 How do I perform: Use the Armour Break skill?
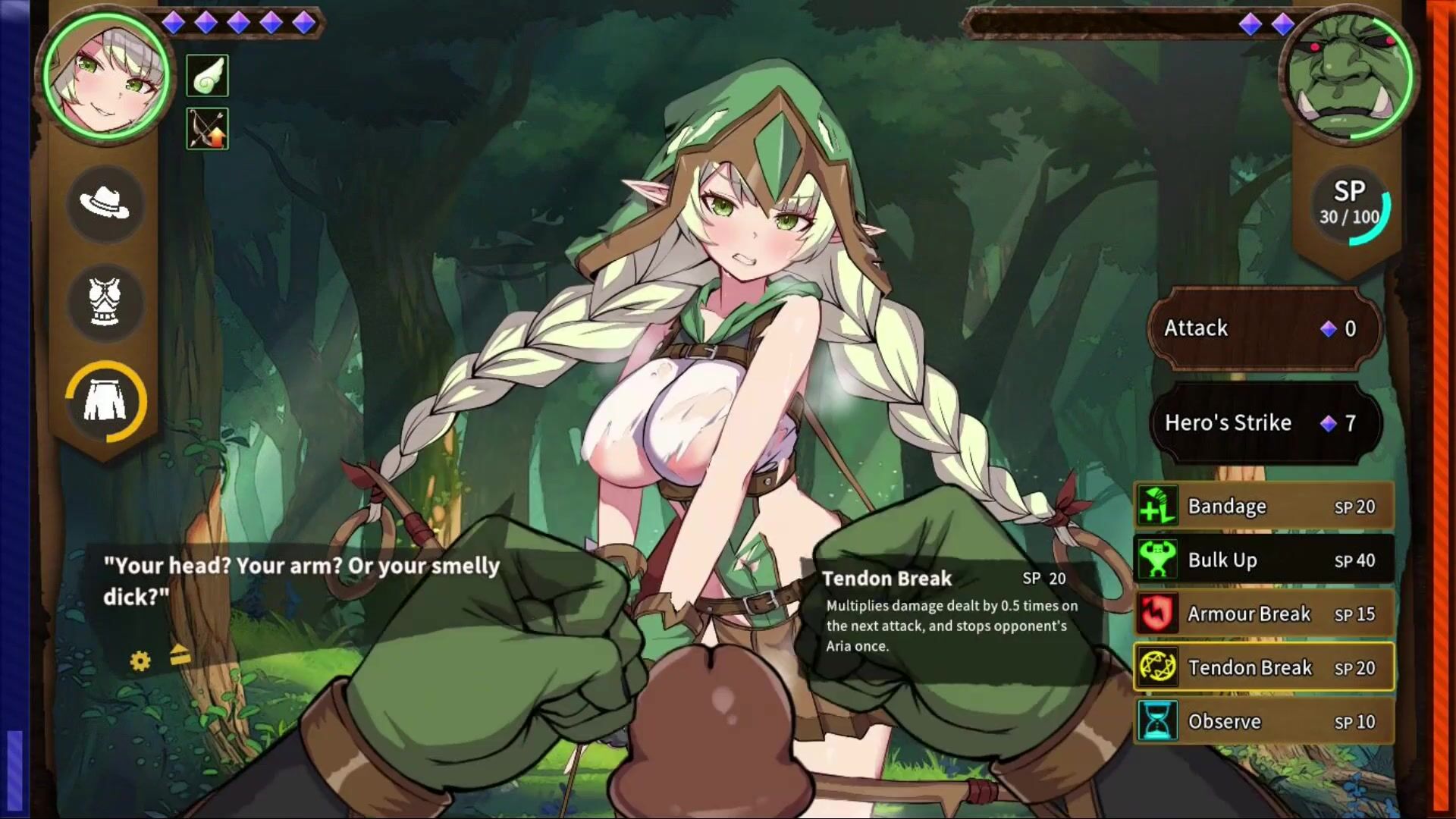(1263, 614)
